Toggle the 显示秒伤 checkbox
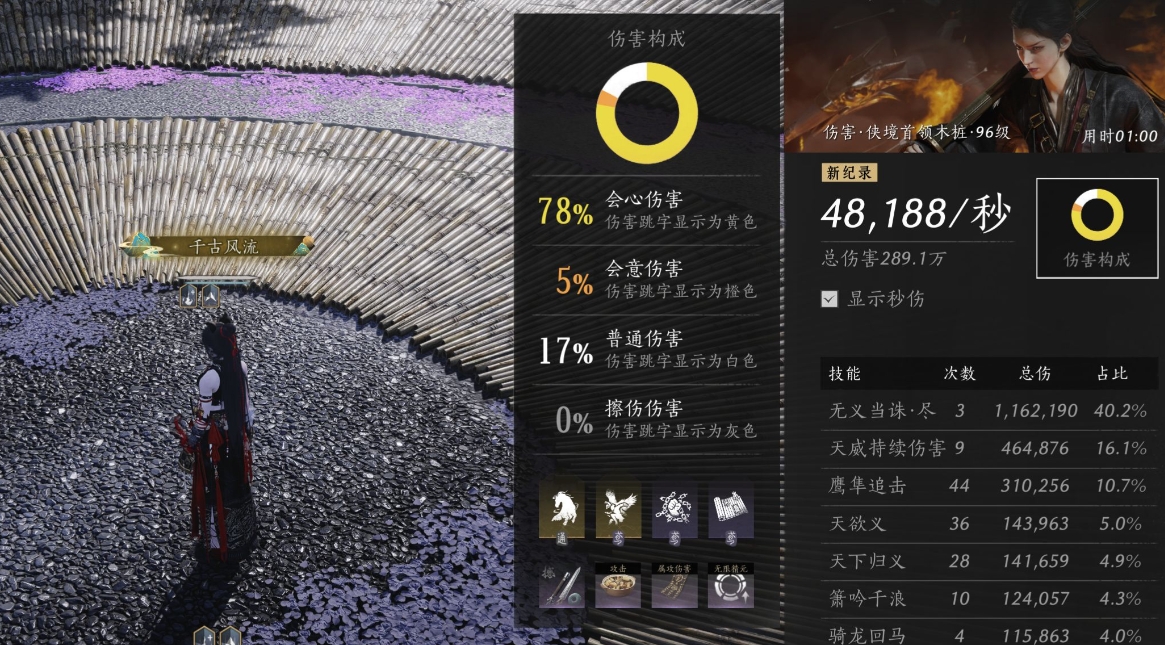The height and width of the screenshot is (645, 1165). click(x=829, y=298)
